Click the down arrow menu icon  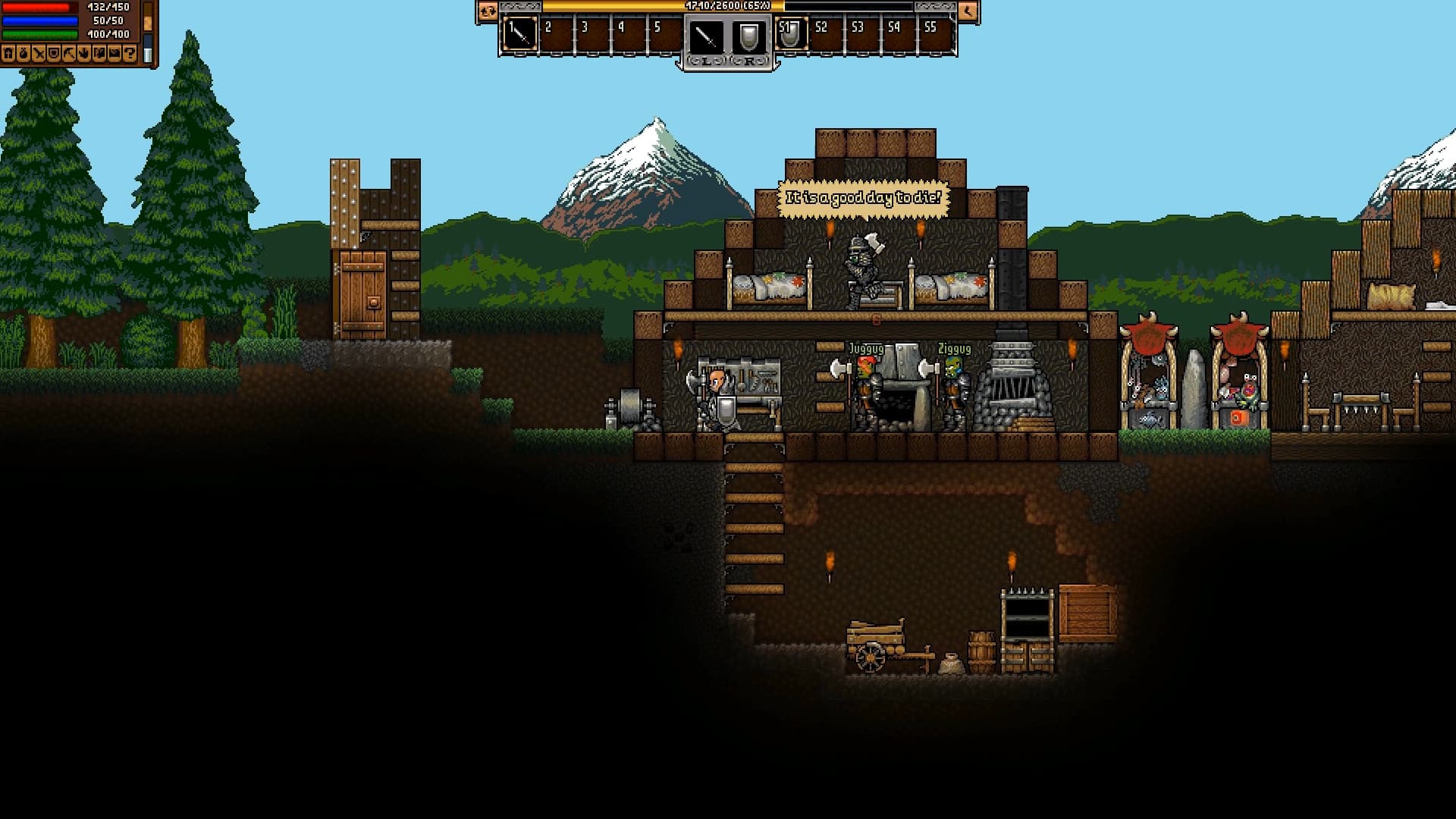coord(84,53)
